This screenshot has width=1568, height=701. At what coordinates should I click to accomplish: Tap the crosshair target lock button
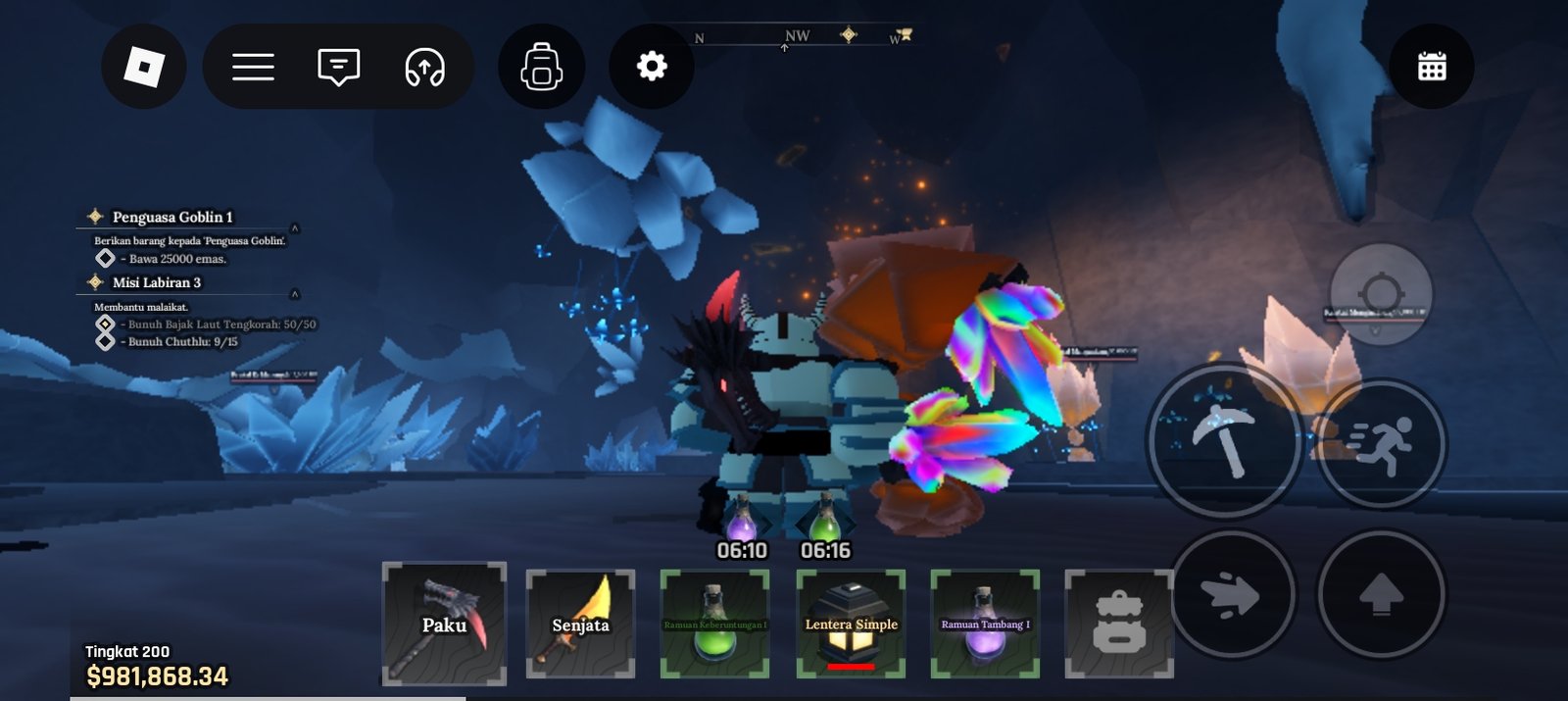1381,293
